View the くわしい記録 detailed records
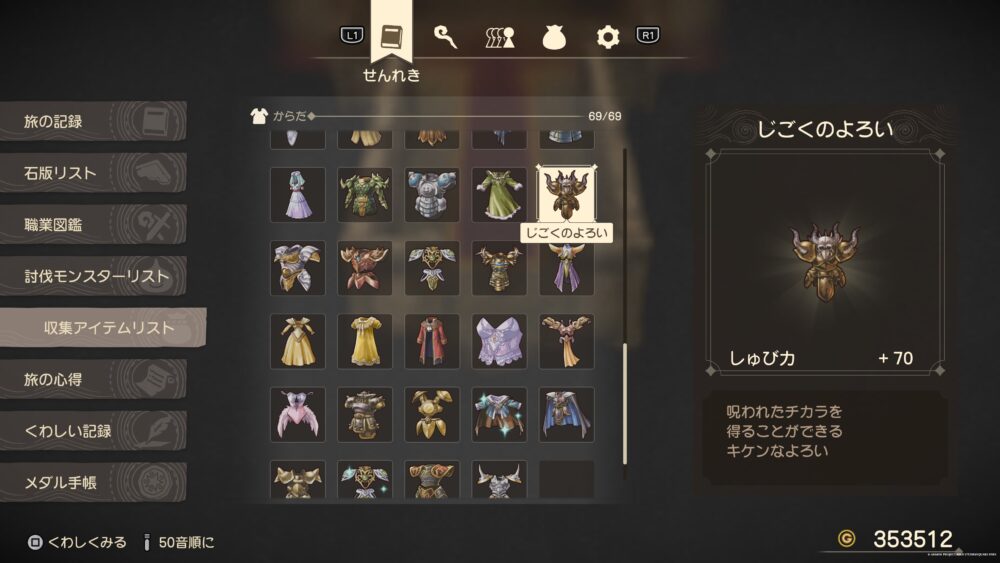Screen dimensions: 1000x563 92,432
